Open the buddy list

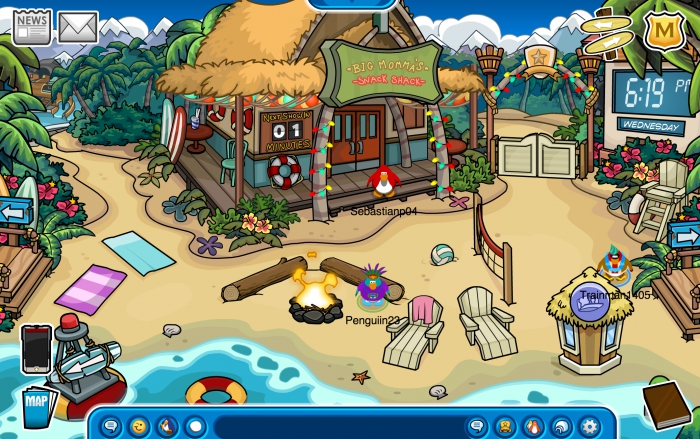[505, 426]
